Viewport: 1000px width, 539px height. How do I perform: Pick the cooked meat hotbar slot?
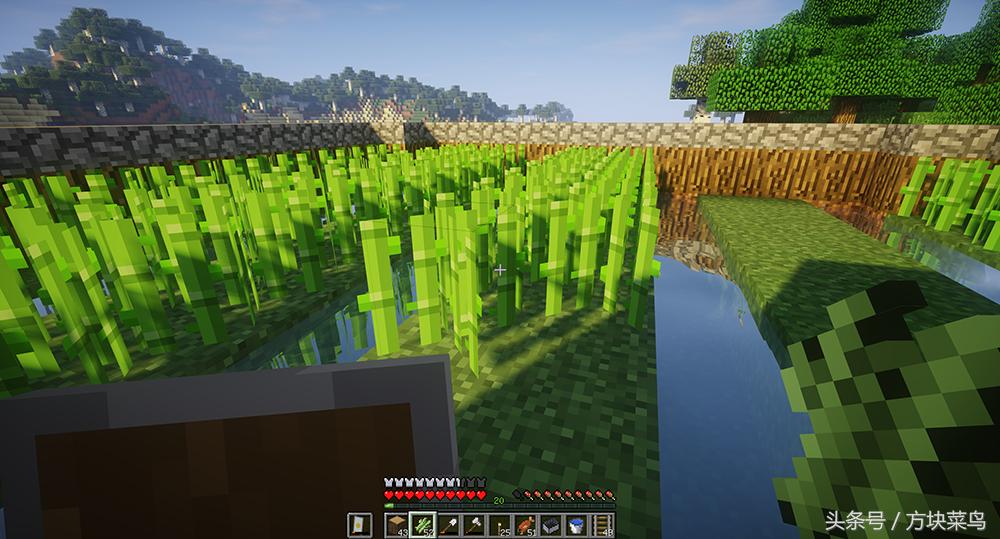click(x=524, y=524)
